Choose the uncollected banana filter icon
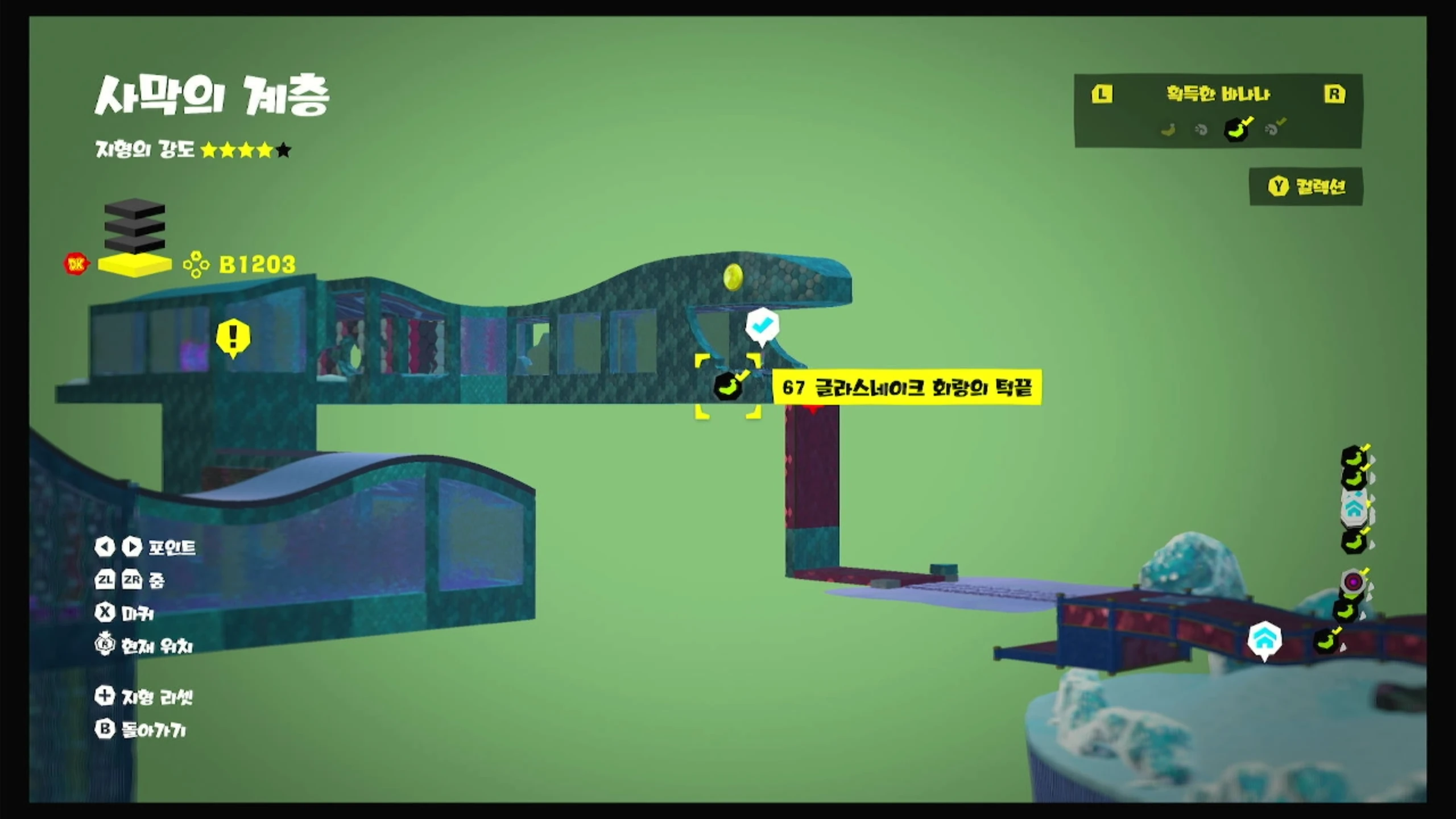The image size is (1456, 819). click(1168, 130)
